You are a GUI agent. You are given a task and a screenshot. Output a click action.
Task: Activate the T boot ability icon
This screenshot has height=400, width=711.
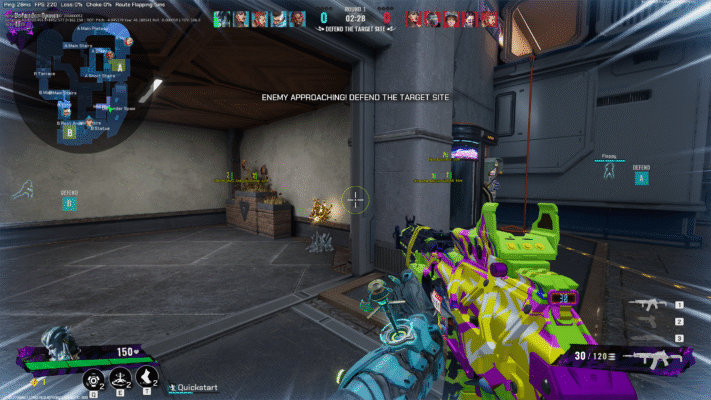click(x=149, y=377)
